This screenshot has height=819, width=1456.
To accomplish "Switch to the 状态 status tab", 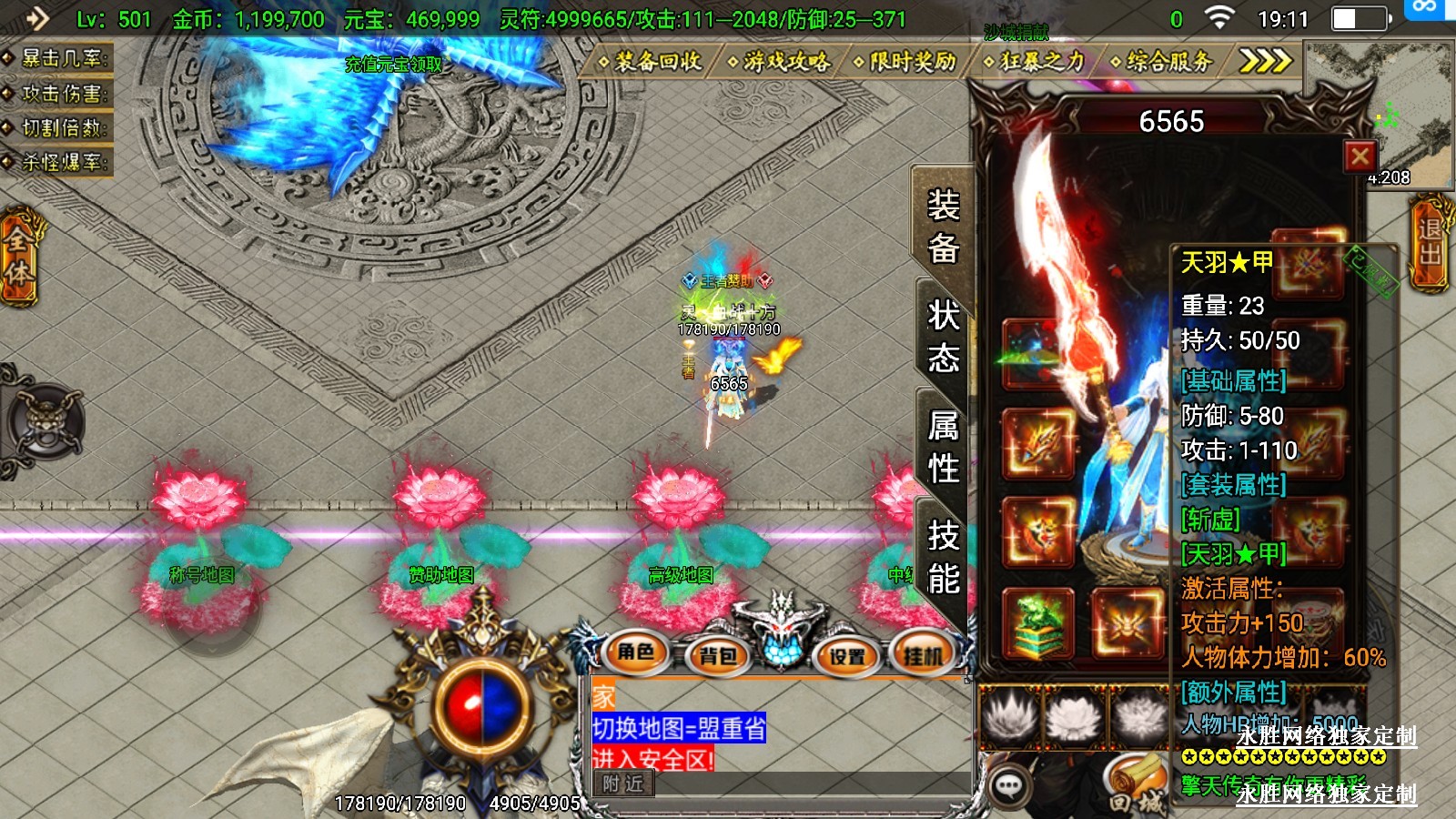I will [943, 338].
